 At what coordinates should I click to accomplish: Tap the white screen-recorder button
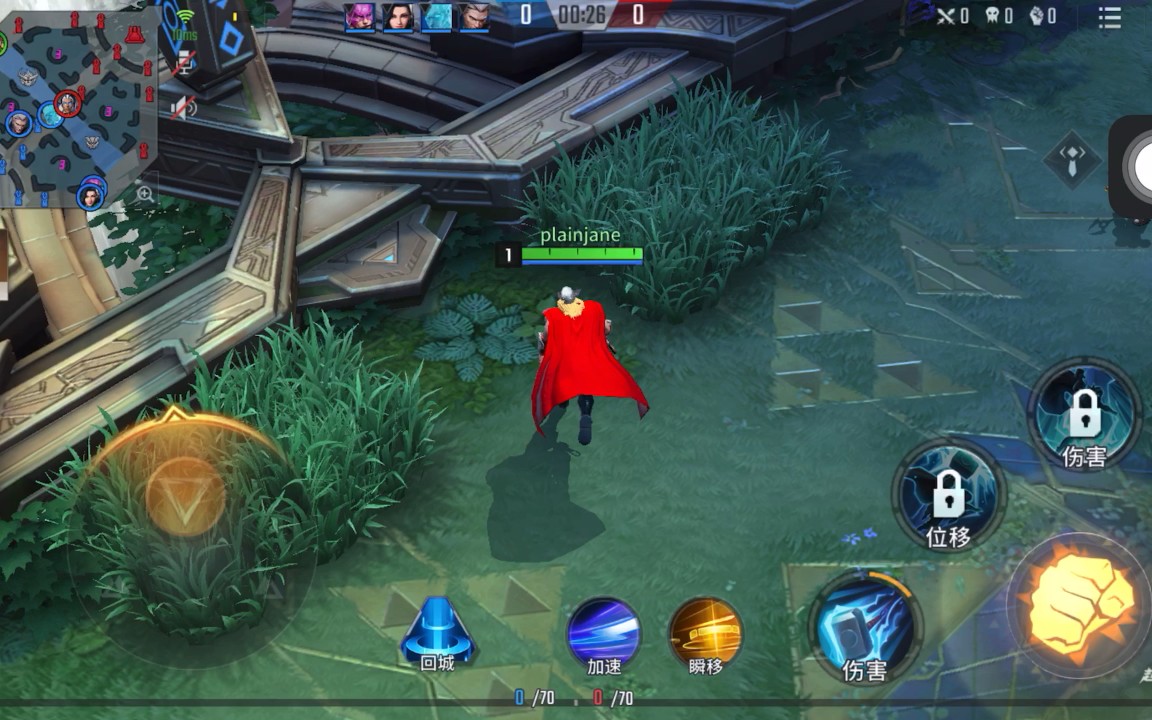[x=1138, y=166]
